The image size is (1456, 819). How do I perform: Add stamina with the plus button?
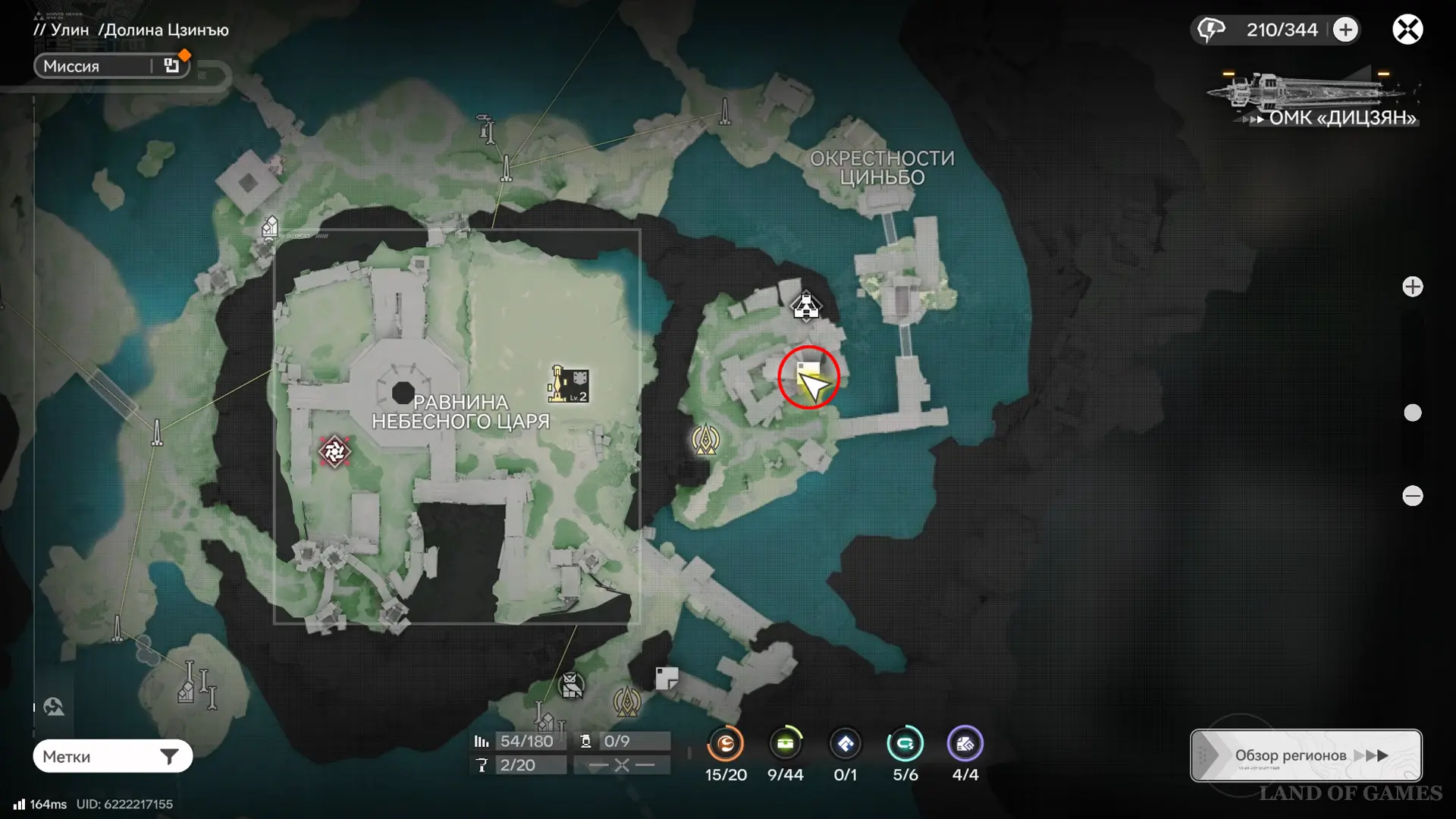tap(1345, 30)
